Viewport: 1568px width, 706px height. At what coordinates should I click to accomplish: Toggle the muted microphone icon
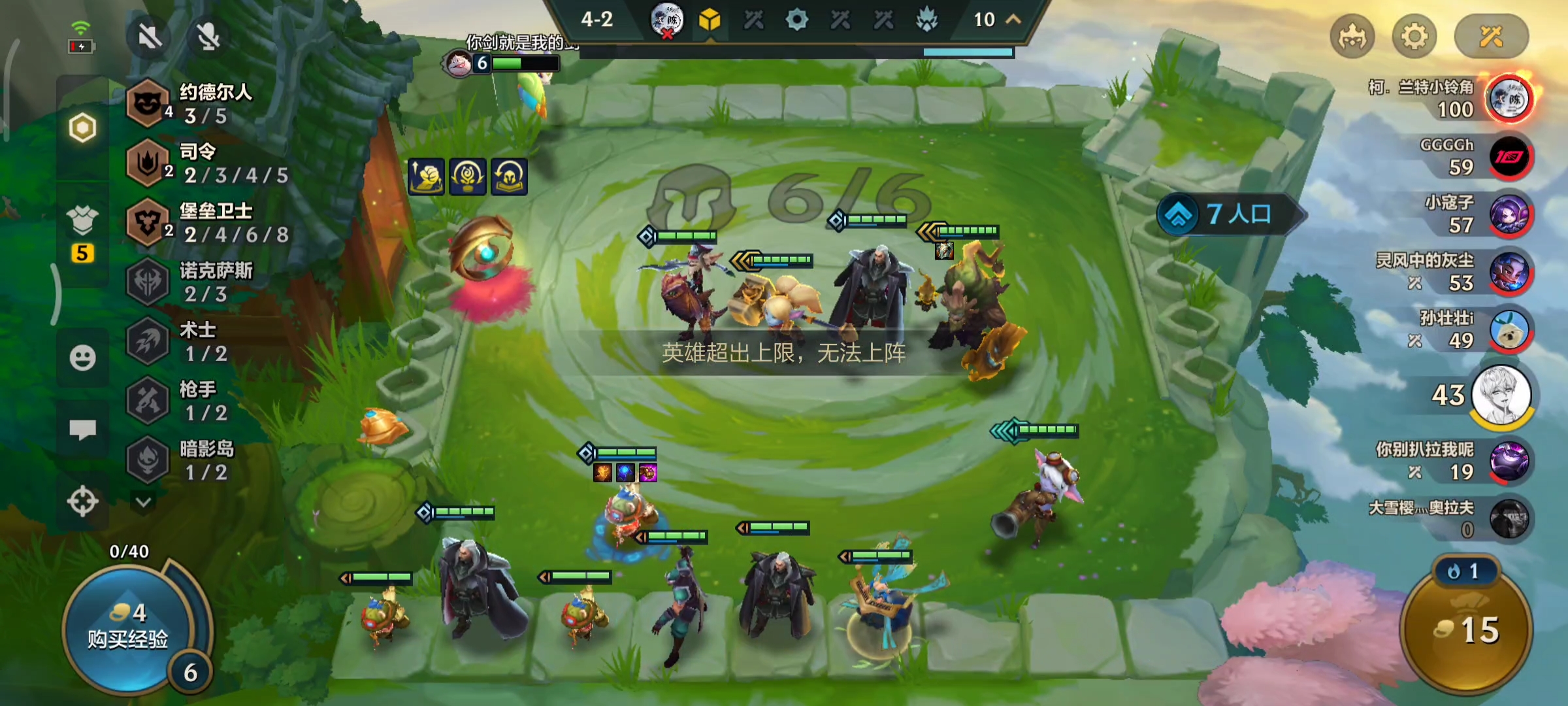click(x=208, y=37)
